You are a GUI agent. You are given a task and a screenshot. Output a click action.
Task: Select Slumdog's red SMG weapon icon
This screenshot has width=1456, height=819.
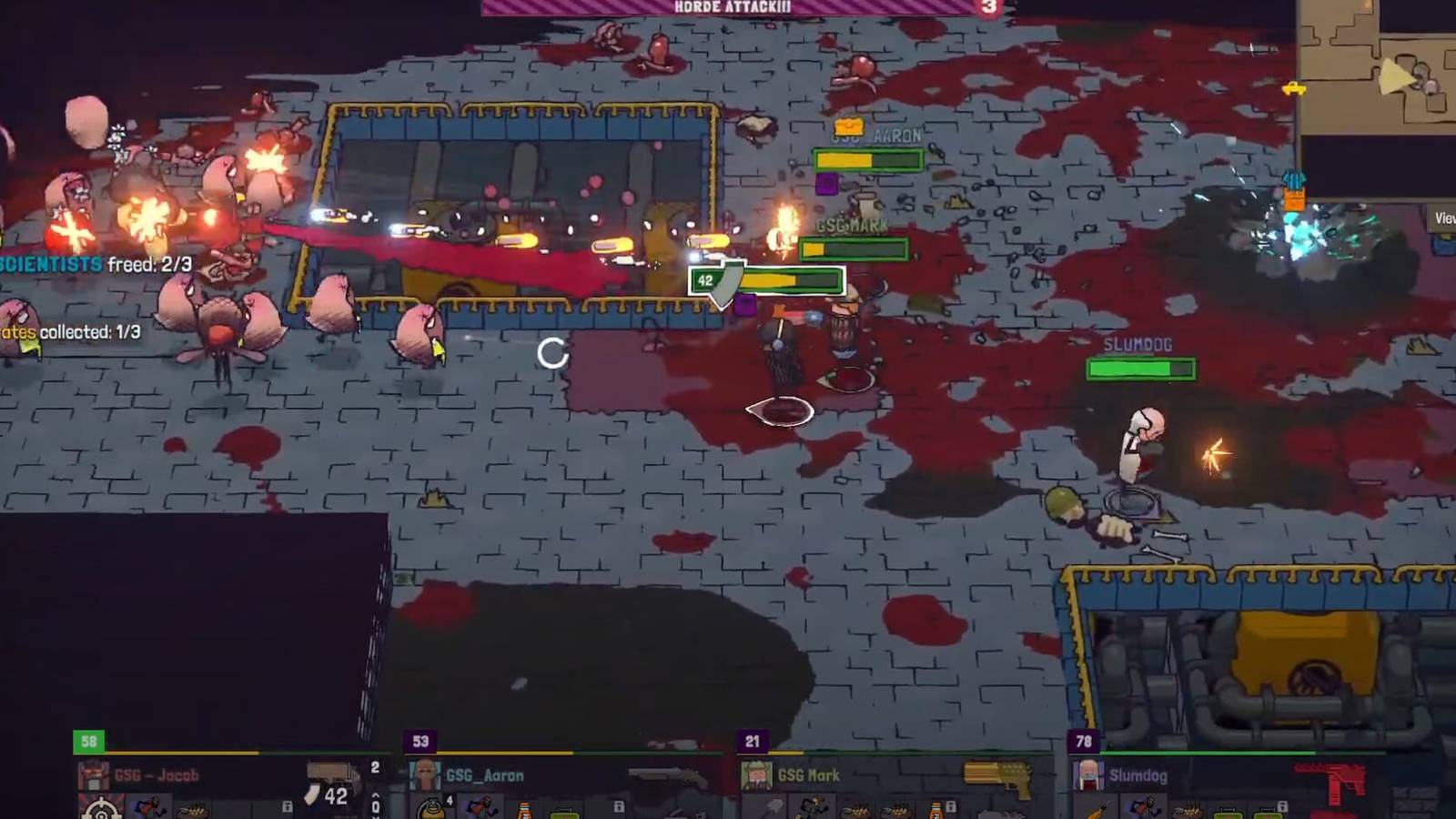(1330, 778)
